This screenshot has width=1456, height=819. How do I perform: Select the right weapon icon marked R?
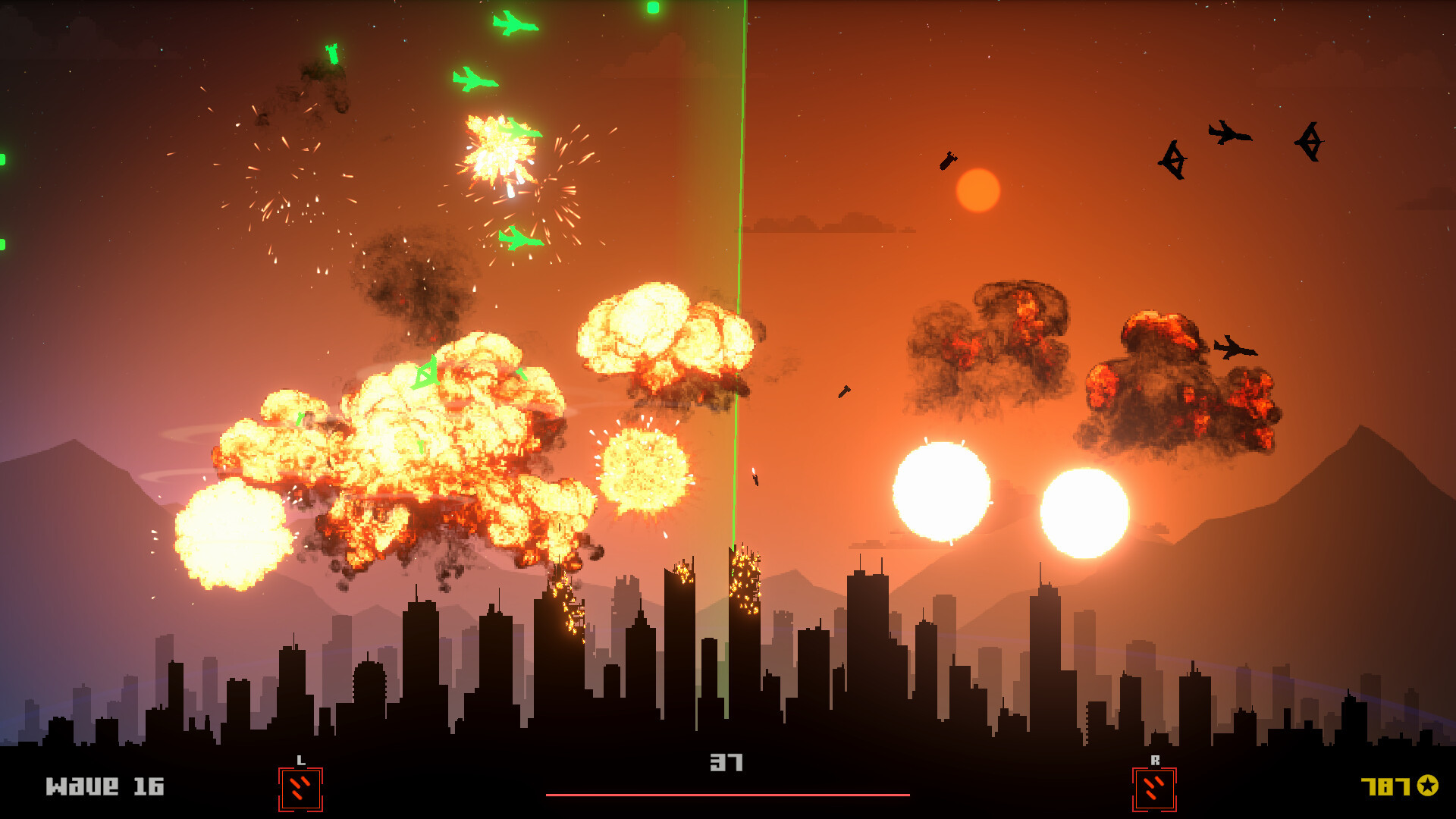1153,789
